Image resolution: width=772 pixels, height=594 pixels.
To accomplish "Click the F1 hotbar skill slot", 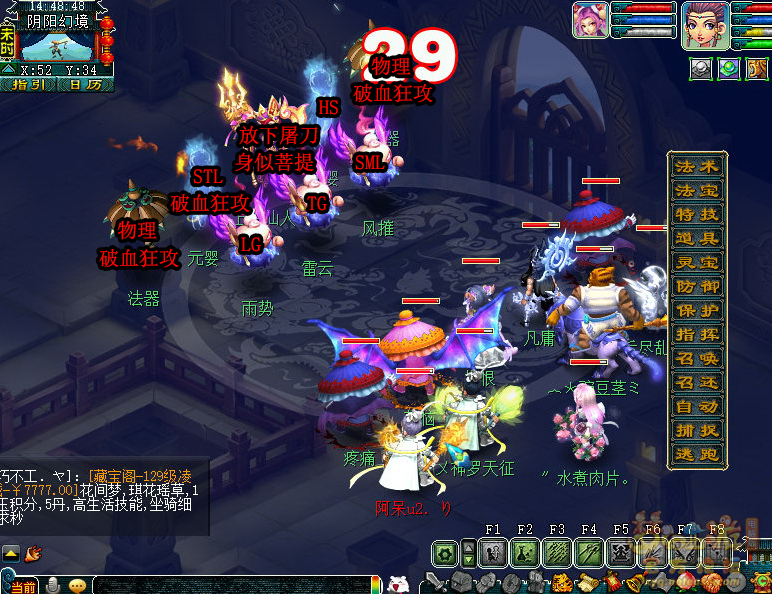I will coord(492,551).
